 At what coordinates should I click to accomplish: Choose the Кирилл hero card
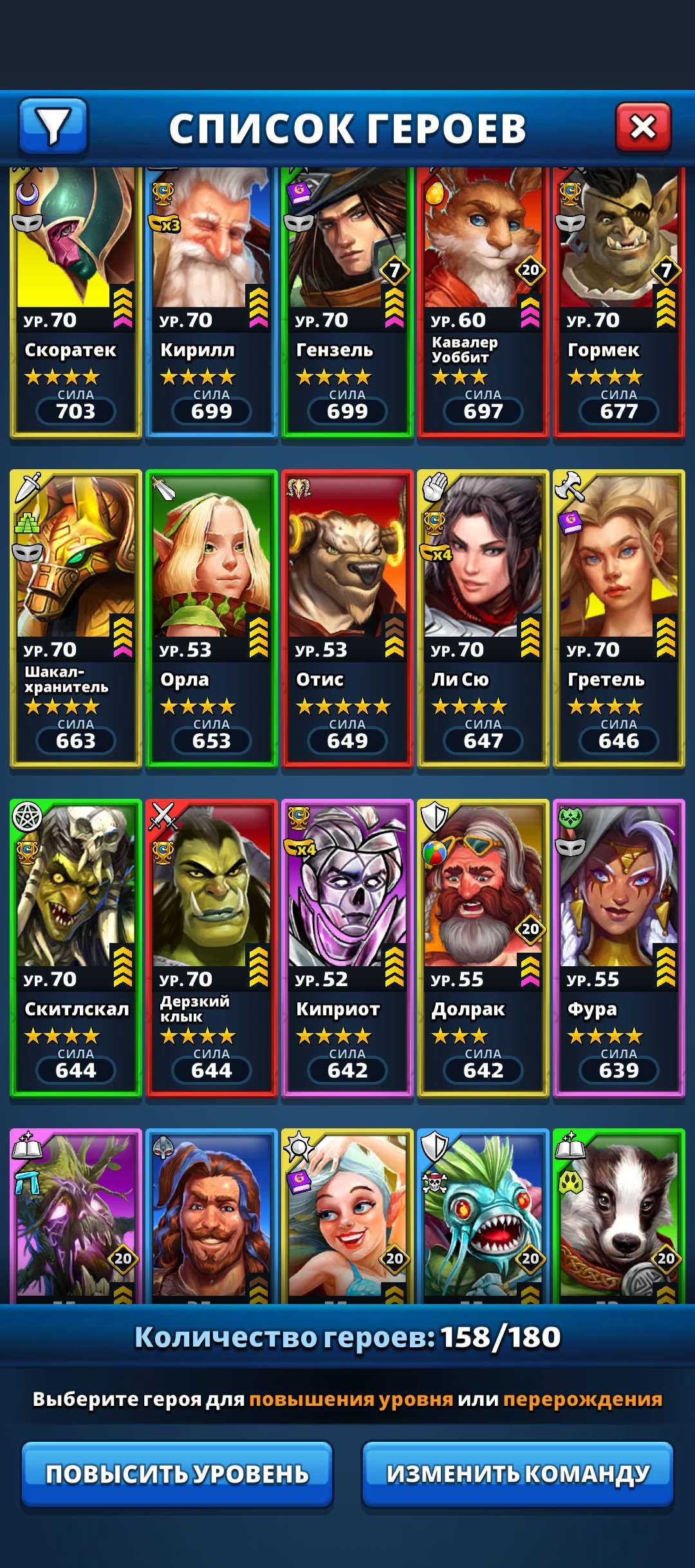[212, 303]
